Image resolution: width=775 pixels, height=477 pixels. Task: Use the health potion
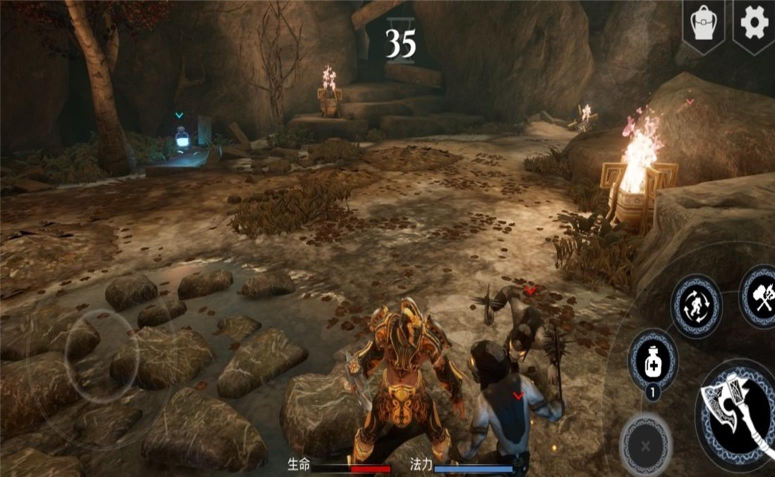click(652, 357)
